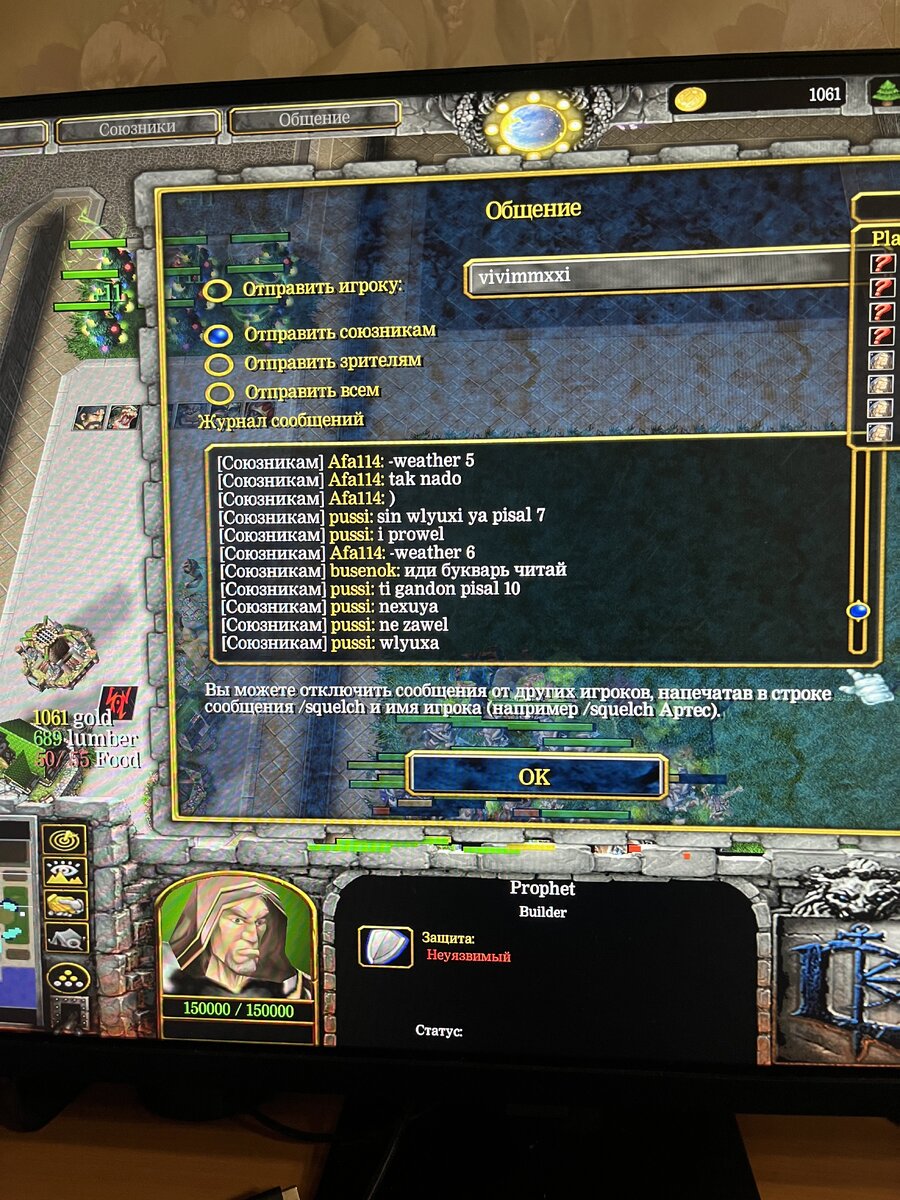Open the Союзники menu

(138, 128)
